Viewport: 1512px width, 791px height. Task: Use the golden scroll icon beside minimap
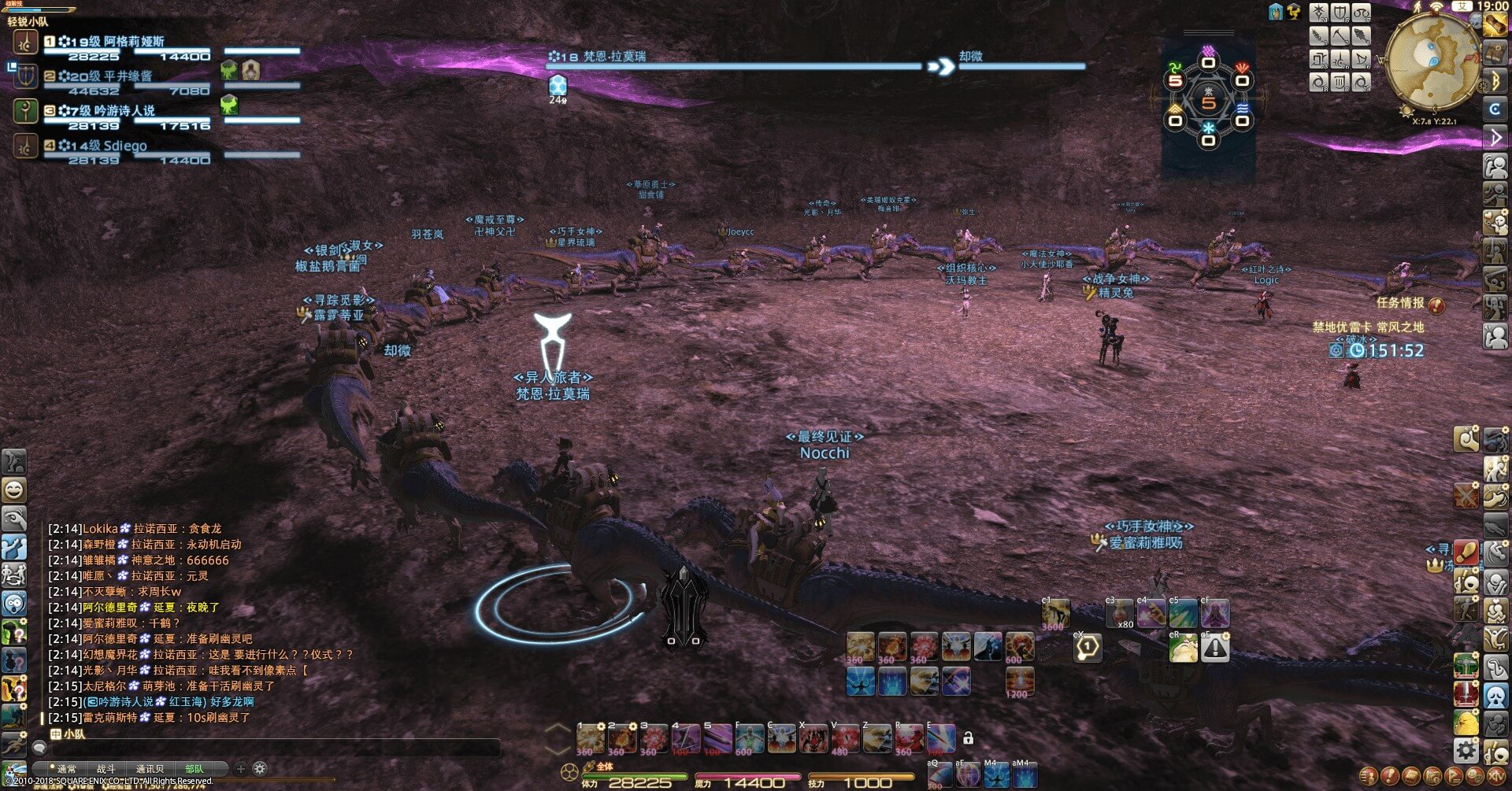coord(1495,25)
